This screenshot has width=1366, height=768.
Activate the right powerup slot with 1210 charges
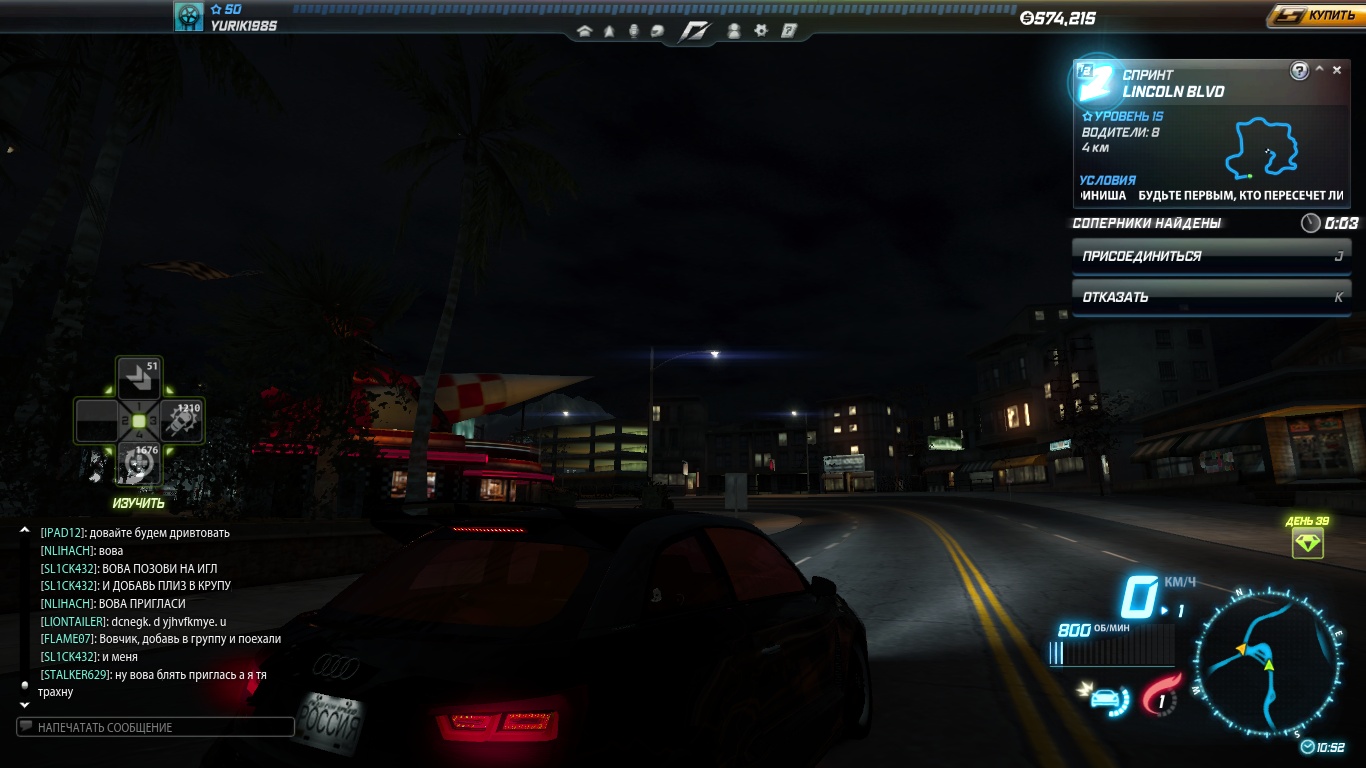tap(181, 422)
